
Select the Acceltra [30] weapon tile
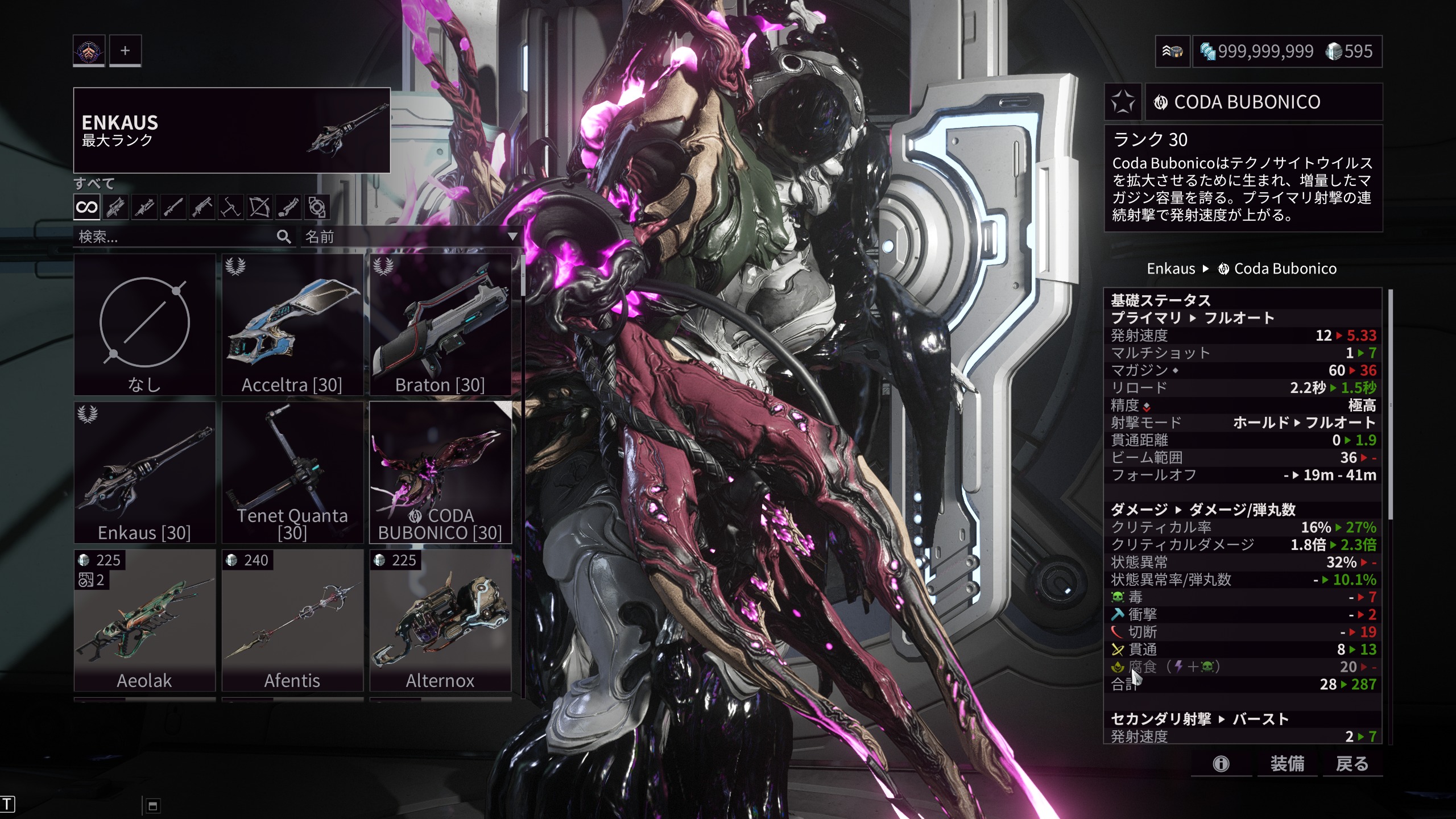click(x=292, y=325)
